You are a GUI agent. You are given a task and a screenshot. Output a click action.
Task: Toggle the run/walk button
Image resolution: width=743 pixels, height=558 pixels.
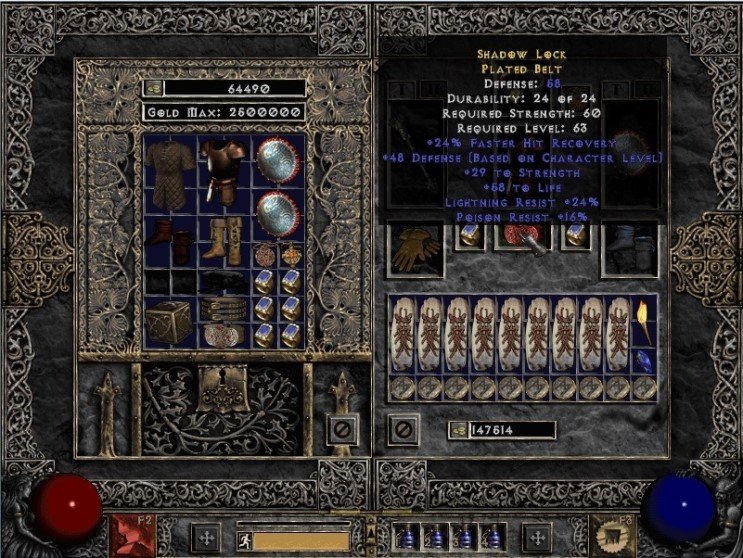(243, 540)
